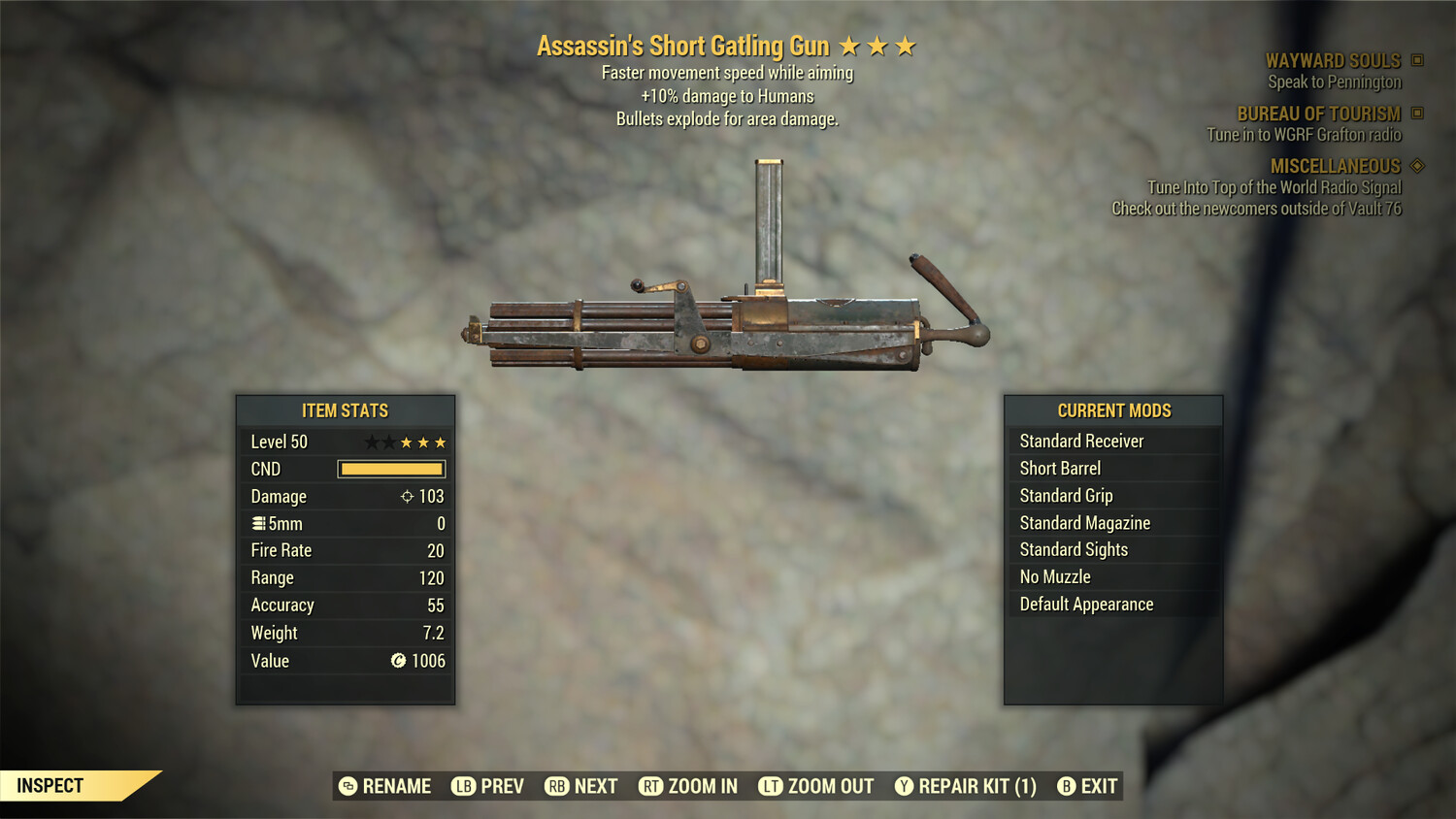
Task: Click the LT icon for ZOOM OUT
Action: click(x=770, y=786)
